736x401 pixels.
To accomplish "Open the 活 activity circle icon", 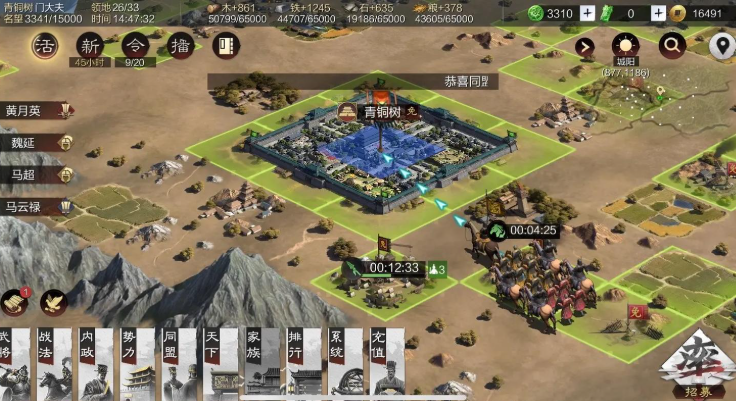I will 43,46.
